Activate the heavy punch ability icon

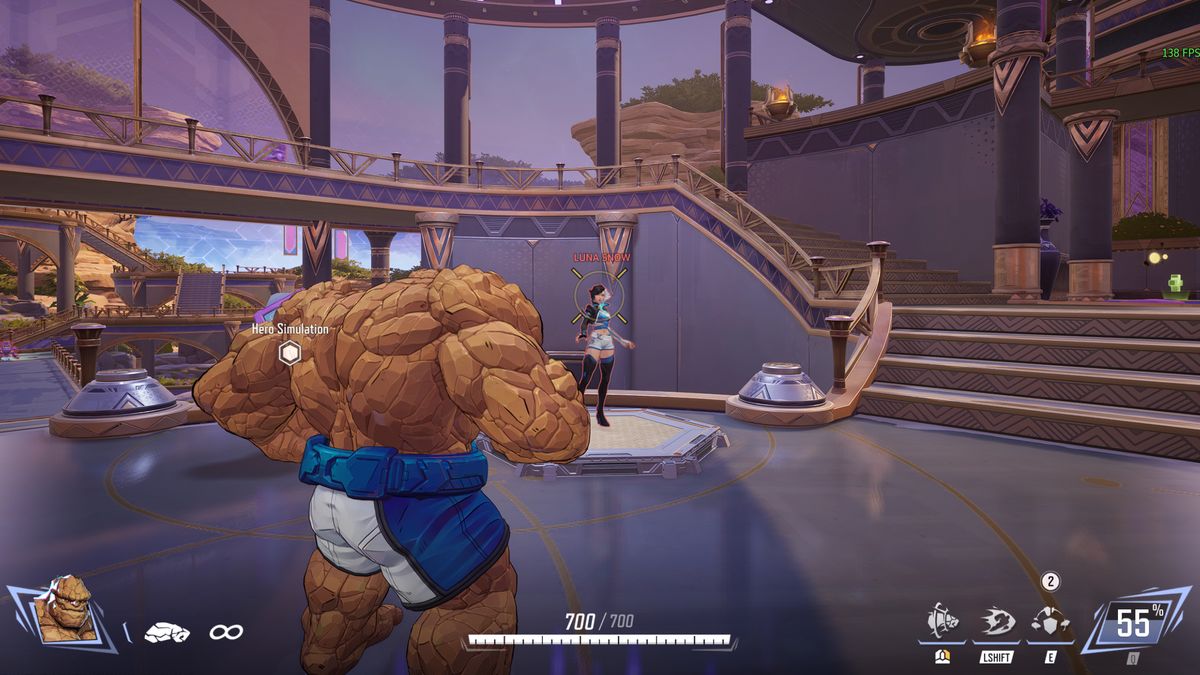pyautogui.click(x=942, y=620)
